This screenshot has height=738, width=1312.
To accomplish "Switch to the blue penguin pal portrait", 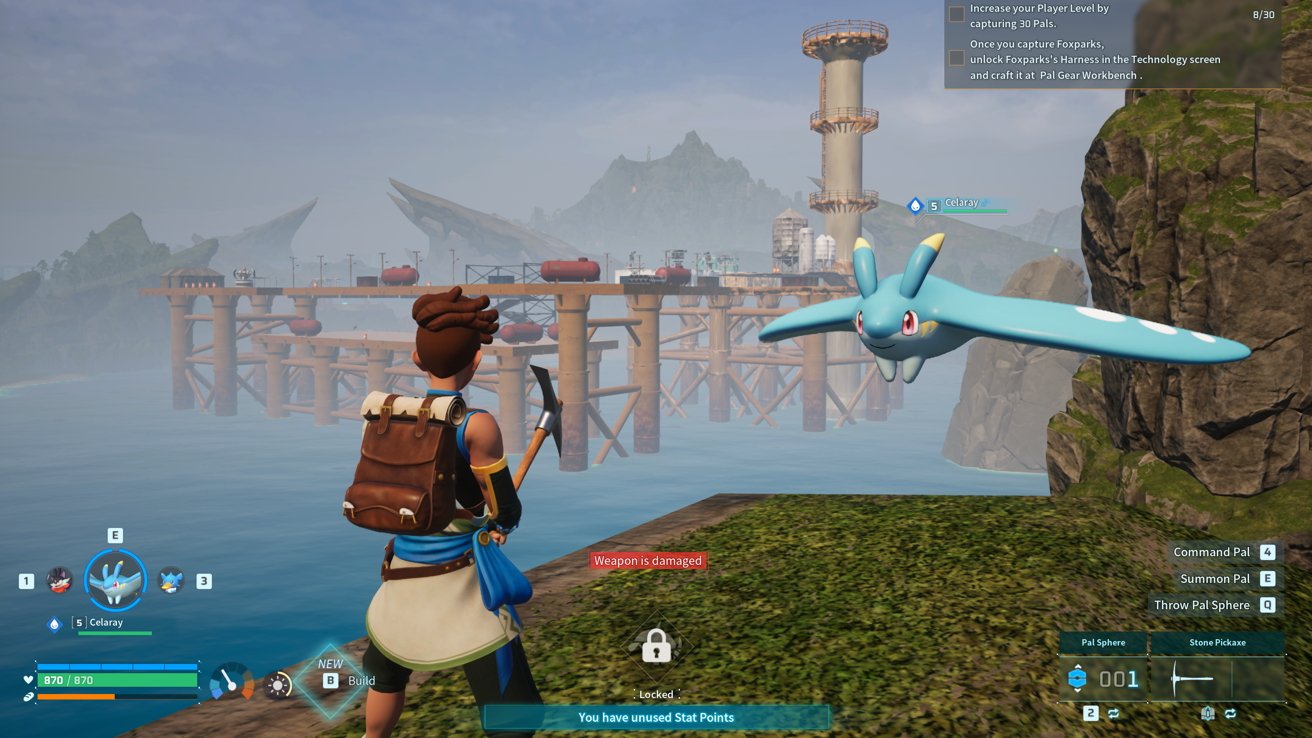I will tap(171, 580).
